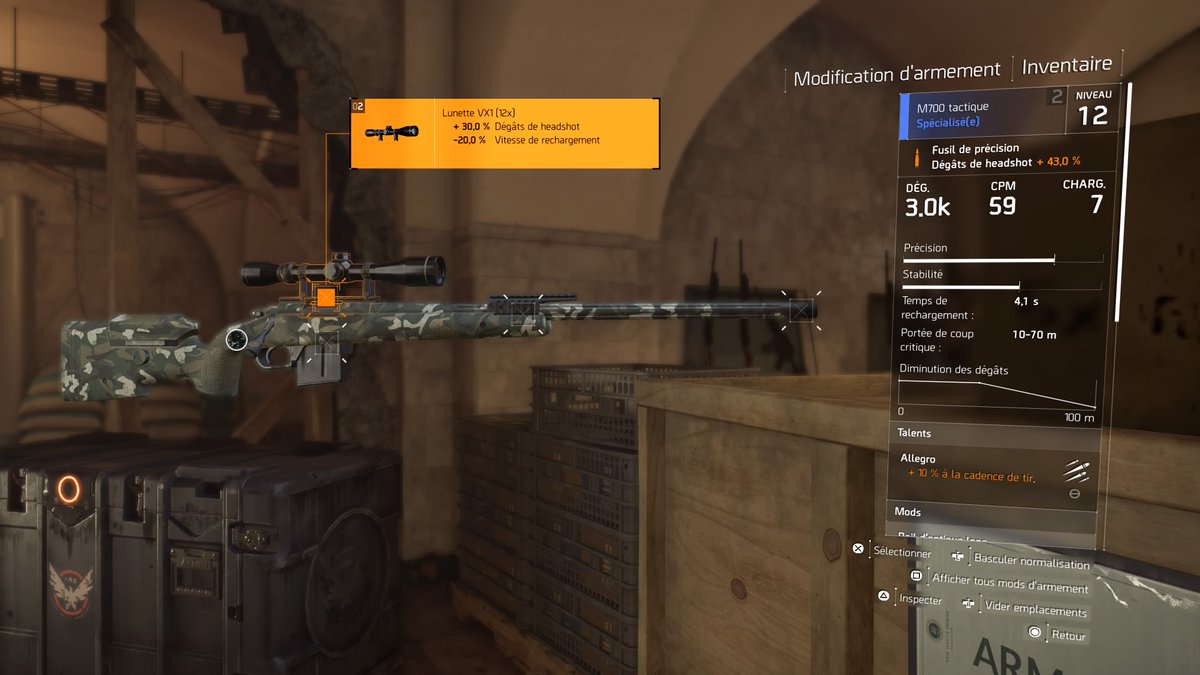Image resolution: width=1200 pixels, height=675 pixels.
Task: Click the weapon stats panel scrollbar
Action: [1130, 200]
